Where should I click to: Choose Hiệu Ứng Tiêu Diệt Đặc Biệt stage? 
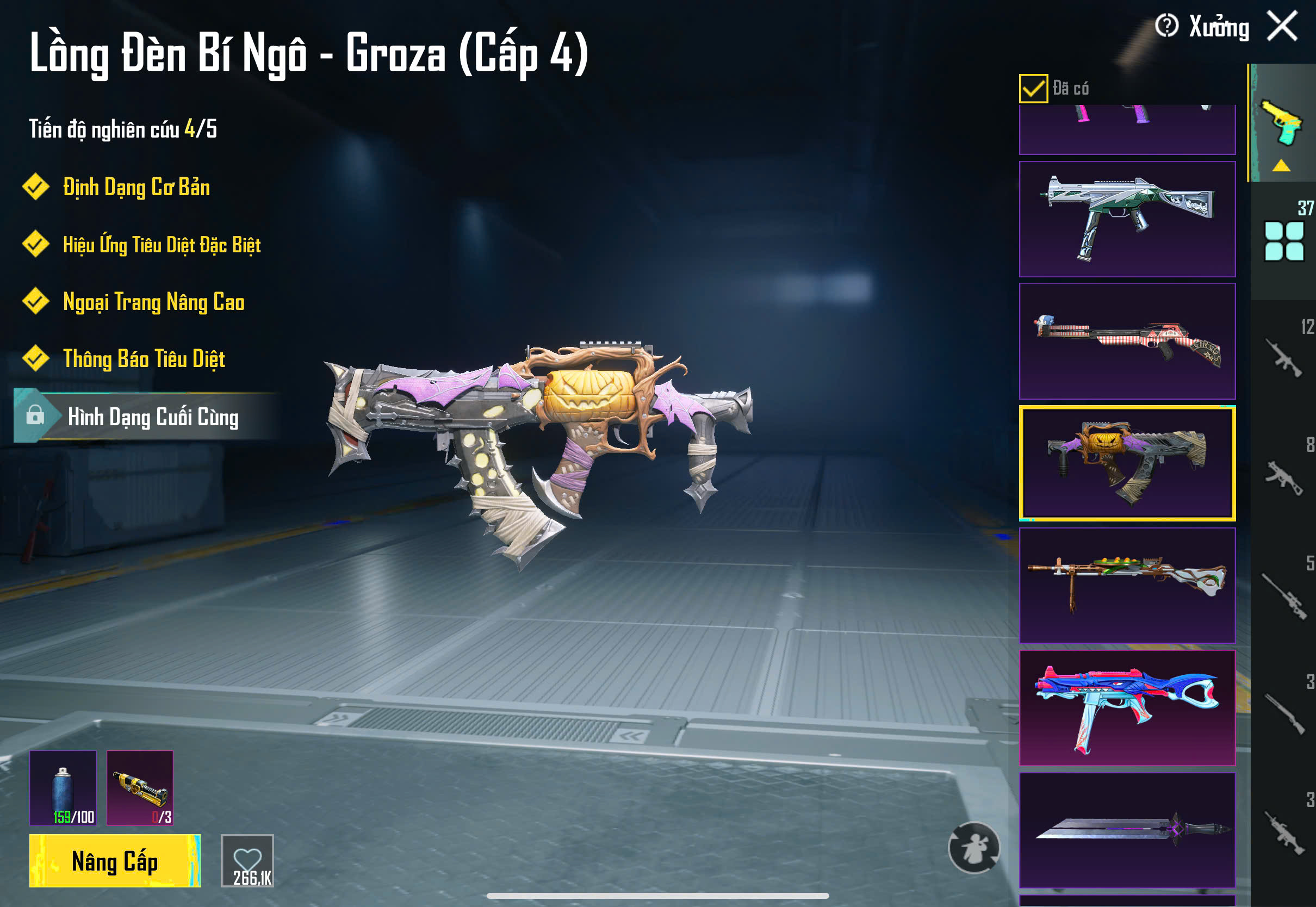point(162,244)
